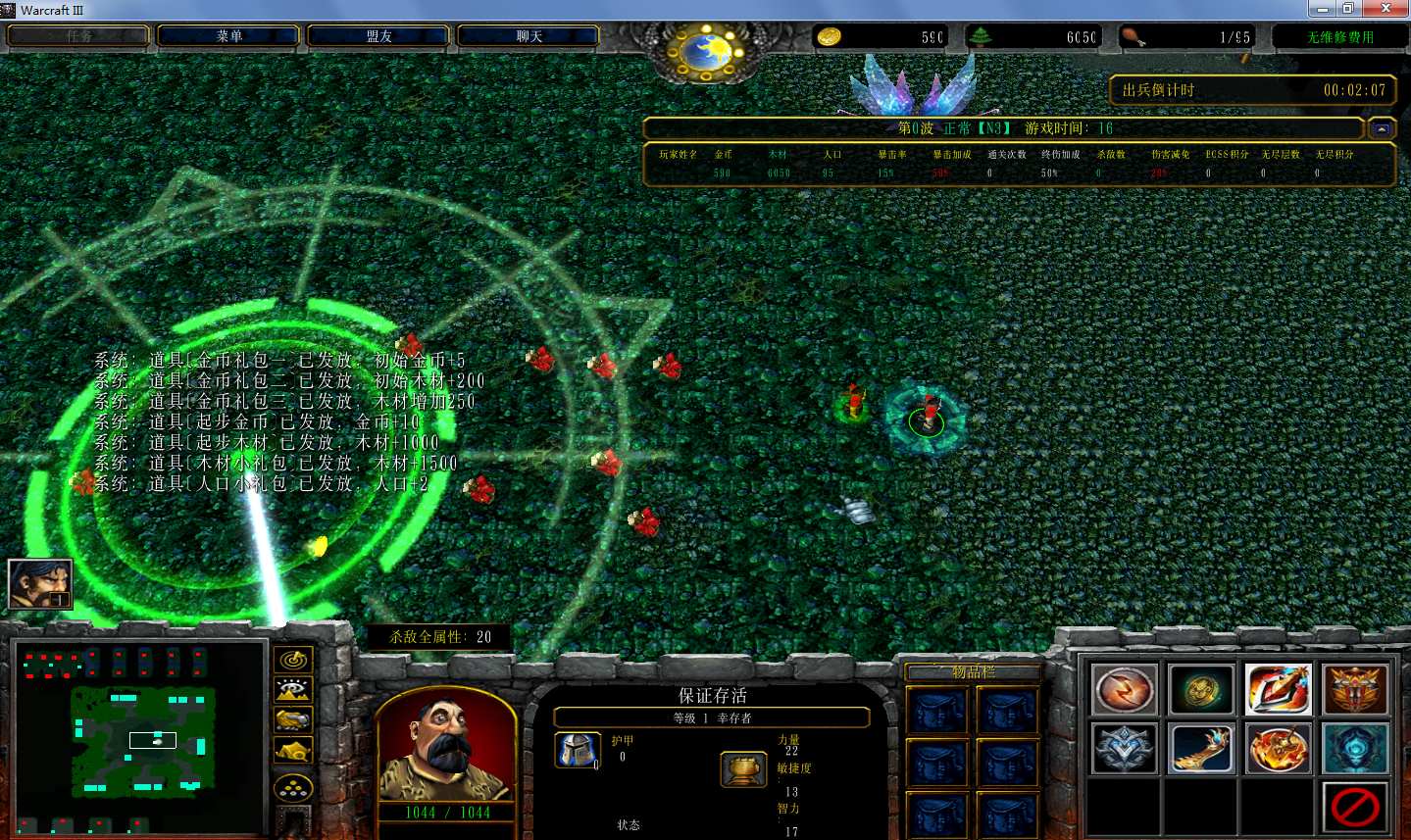The height and width of the screenshot is (840, 1411).
Task: Open the 菜单 menu button
Action: pyautogui.click(x=228, y=36)
